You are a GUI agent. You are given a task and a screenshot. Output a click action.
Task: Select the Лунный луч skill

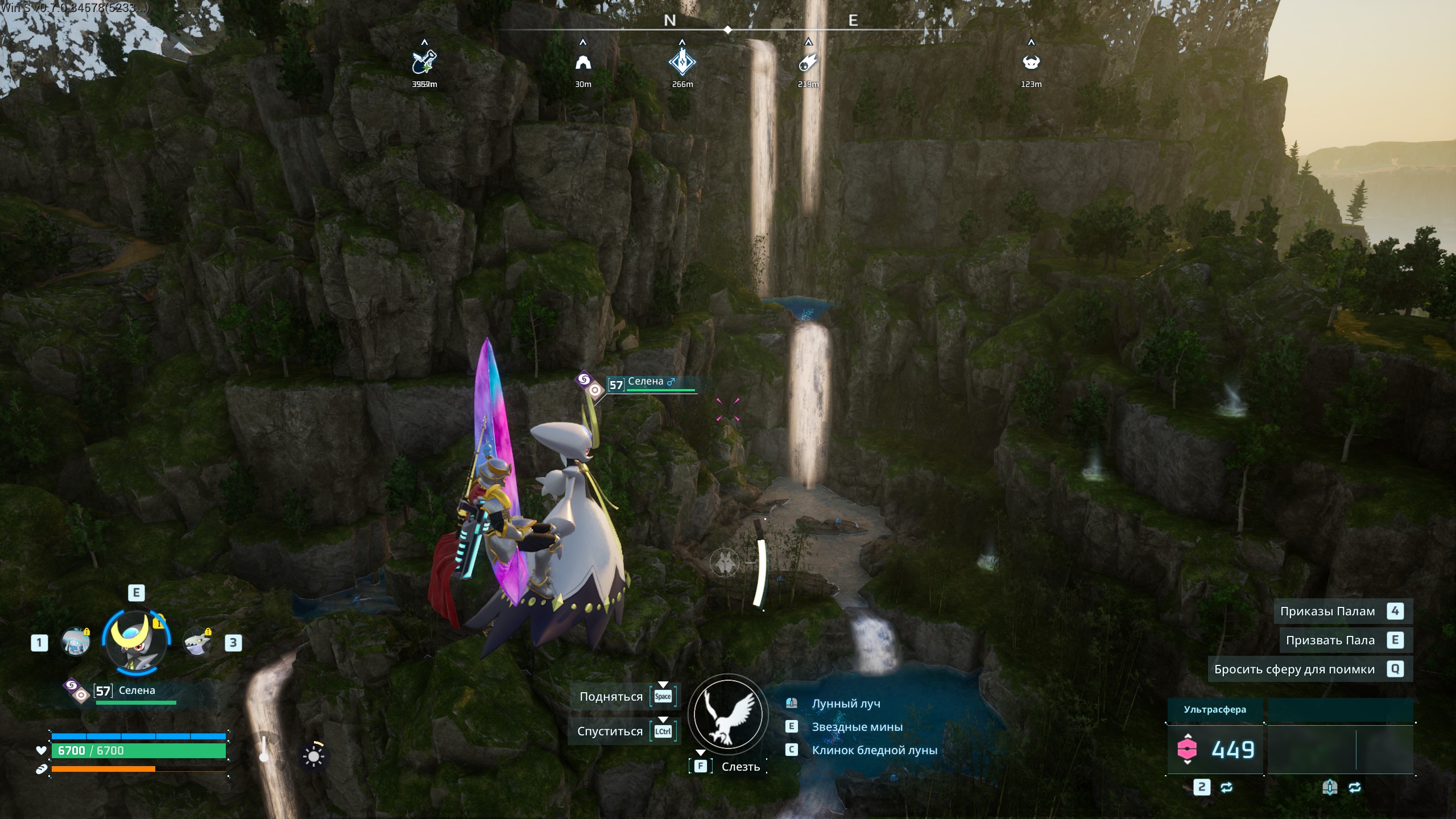(x=846, y=704)
